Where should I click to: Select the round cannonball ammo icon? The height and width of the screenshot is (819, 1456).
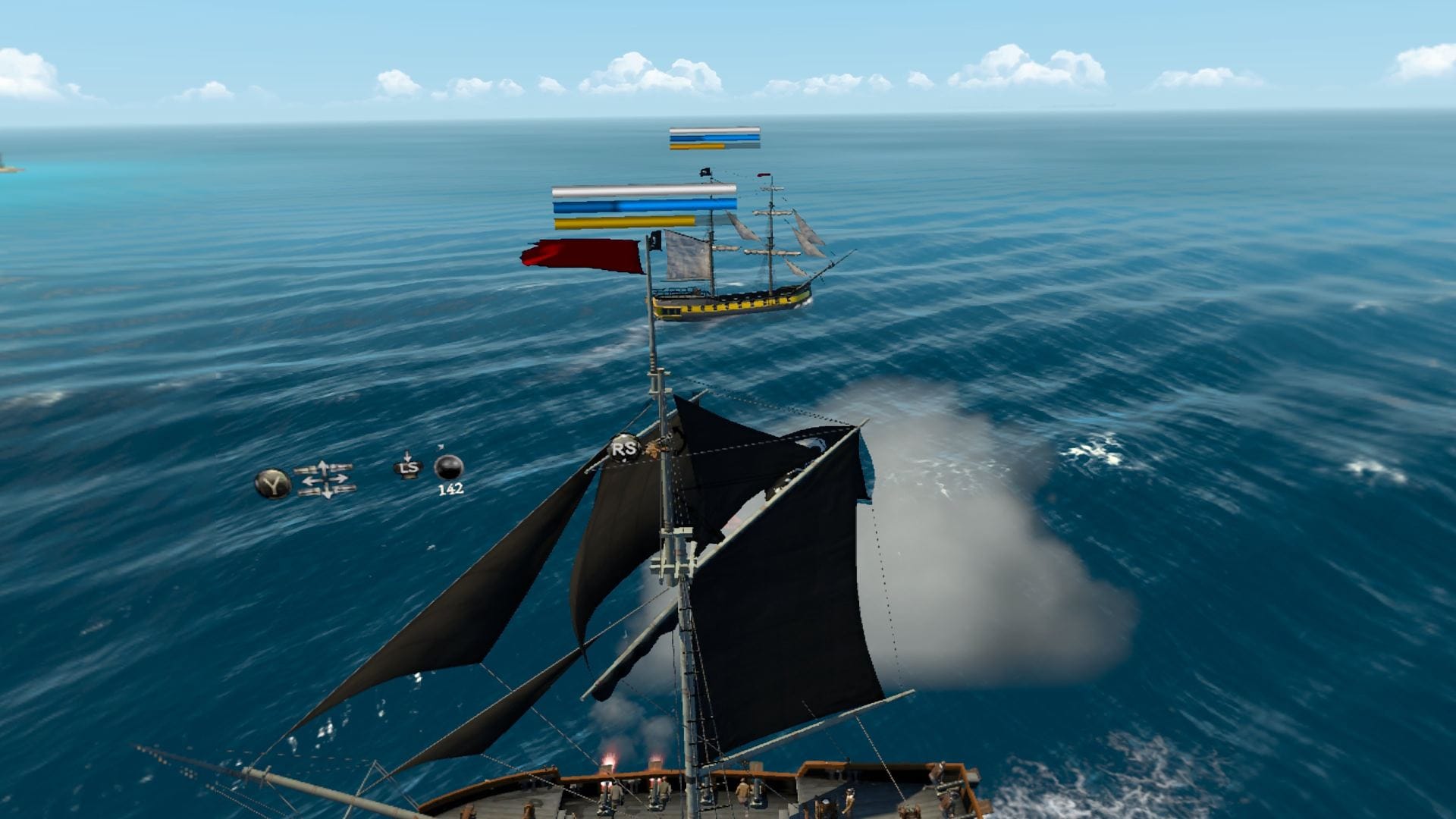pos(449,467)
